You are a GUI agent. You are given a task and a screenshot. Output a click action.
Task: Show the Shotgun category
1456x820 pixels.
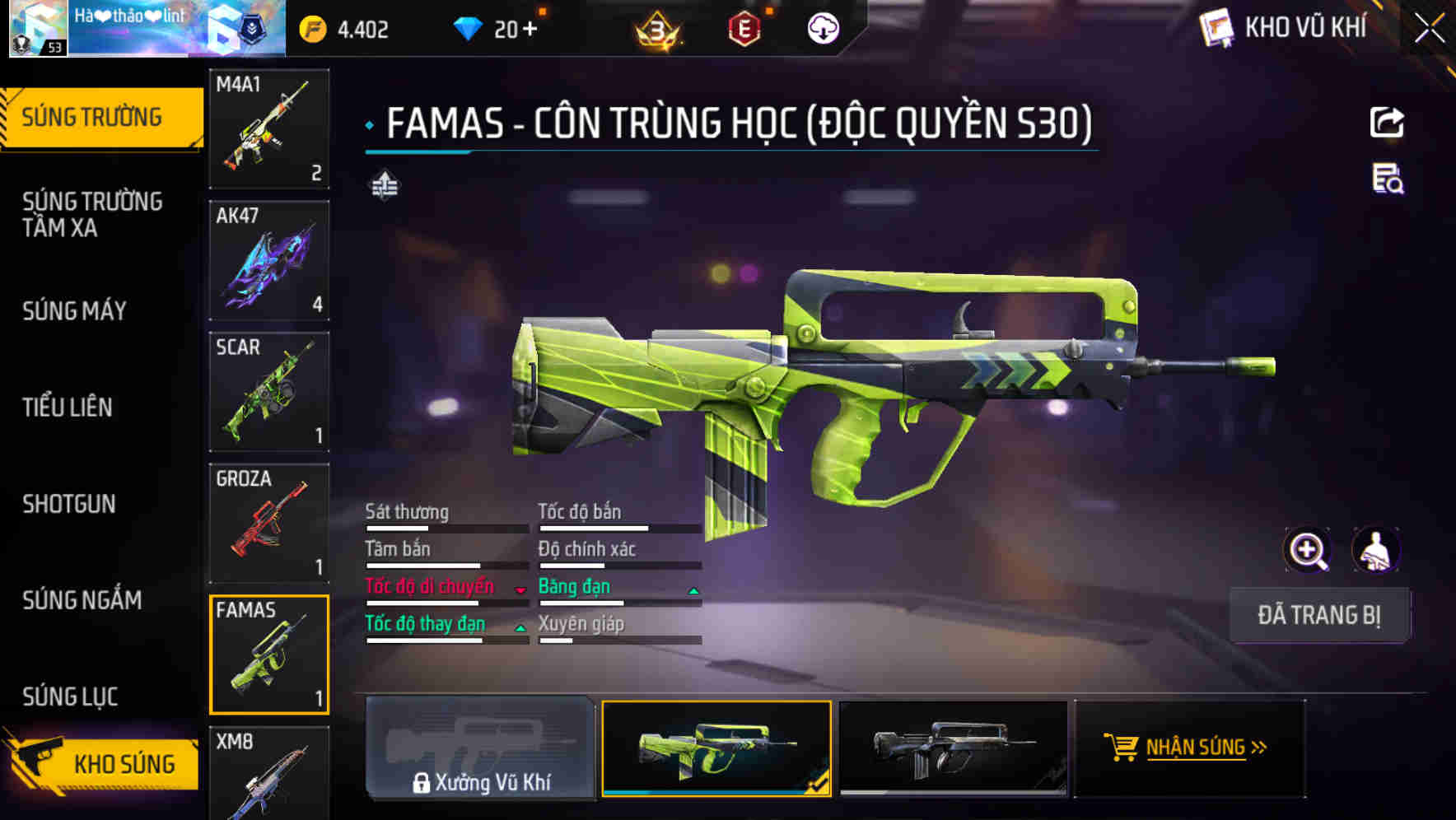[x=69, y=504]
